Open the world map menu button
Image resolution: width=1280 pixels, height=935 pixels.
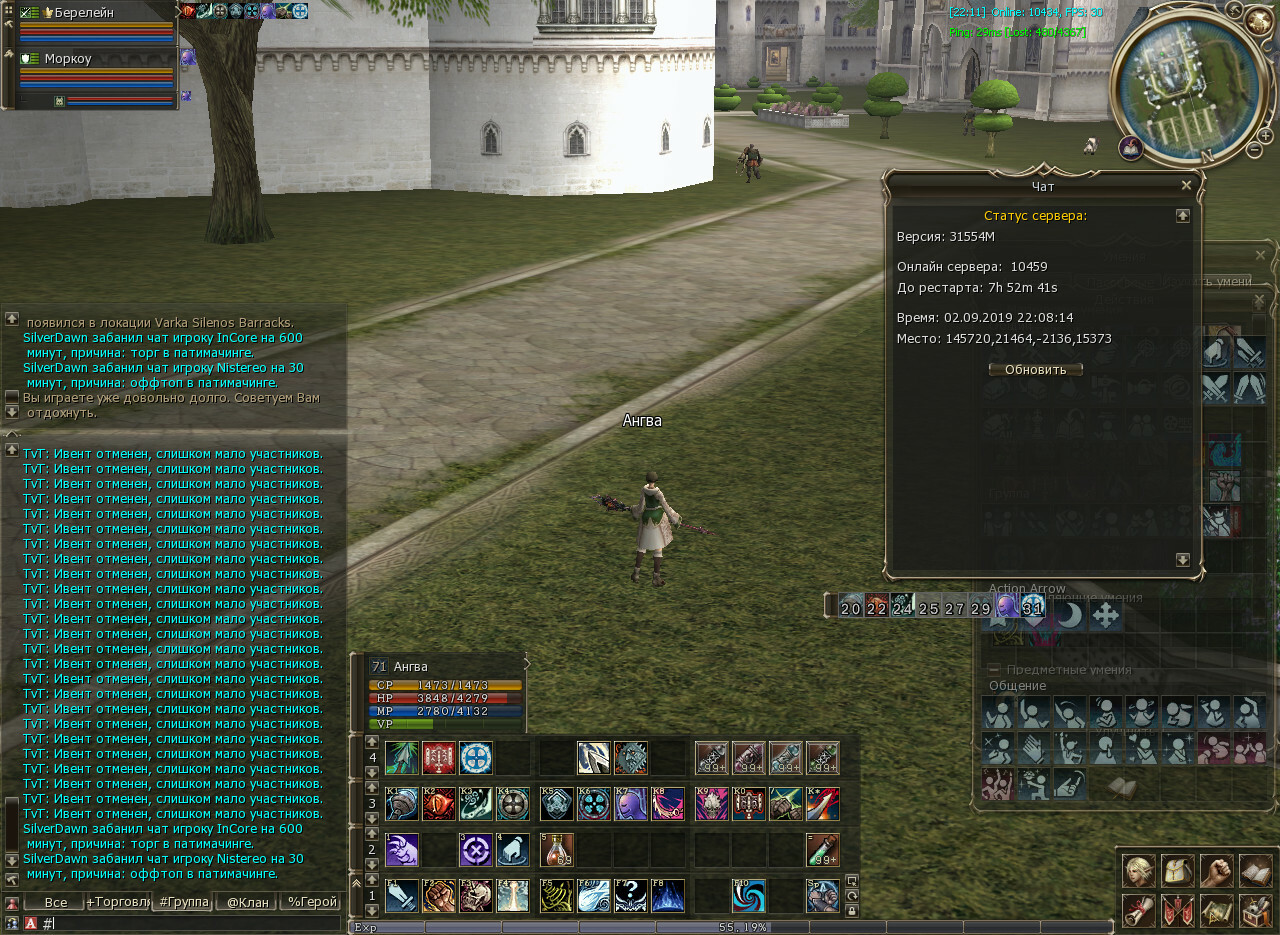(x=1216, y=910)
